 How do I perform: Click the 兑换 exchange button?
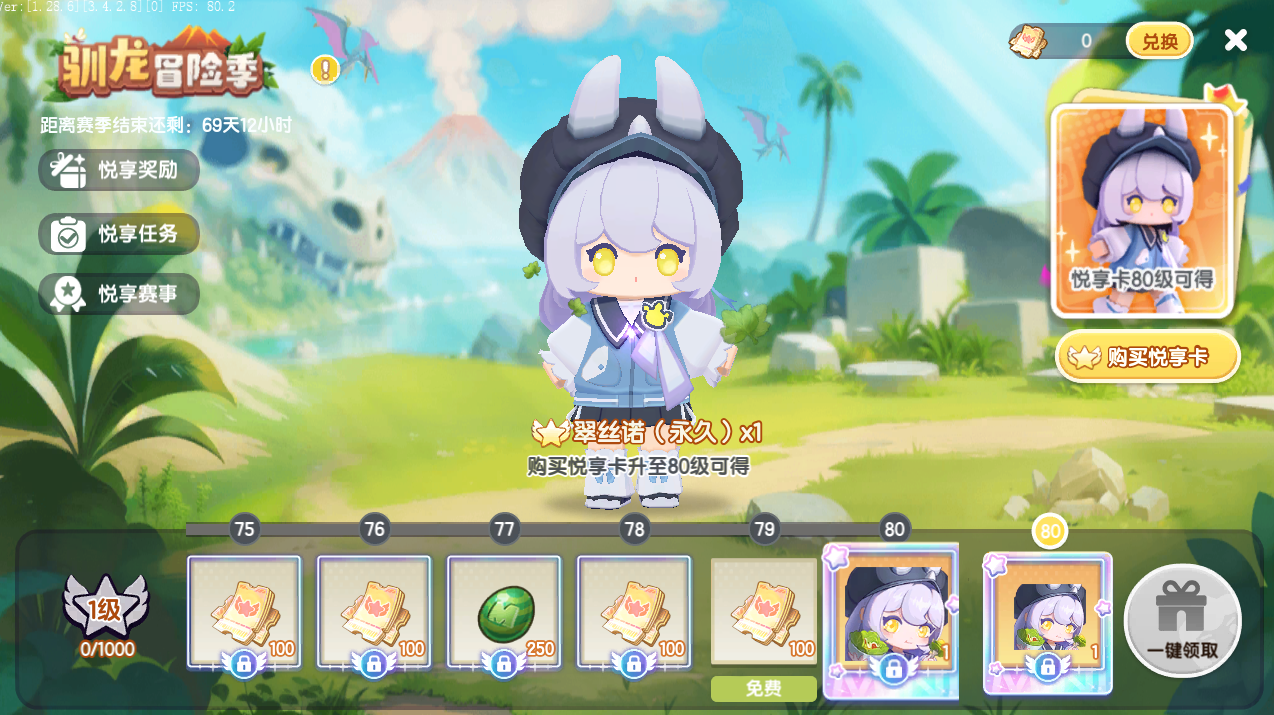(x=1159, y=41)
